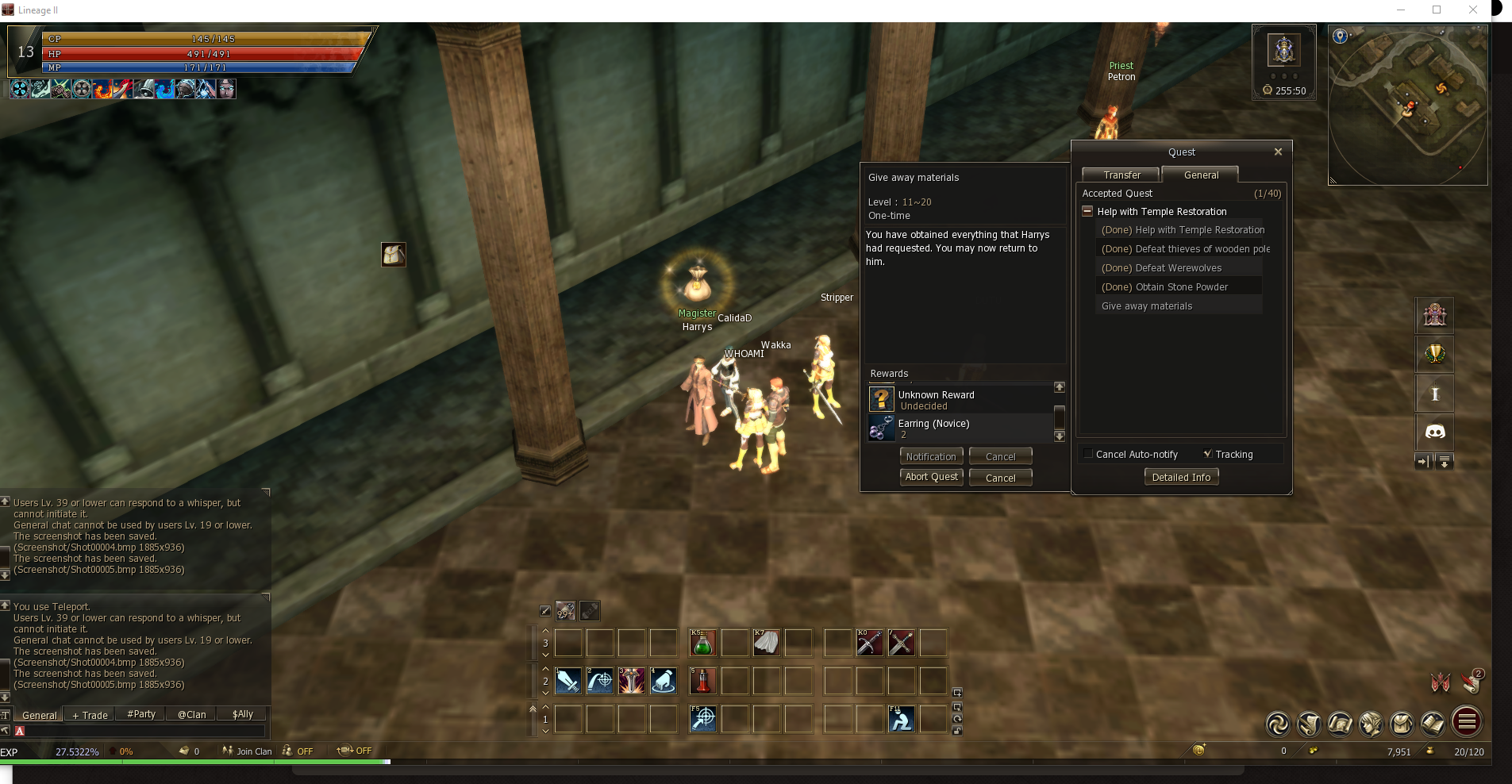The height and width of the screenshot is (784, 1512).
Task: Maximize the Lineage II window
Action: 1437,10
